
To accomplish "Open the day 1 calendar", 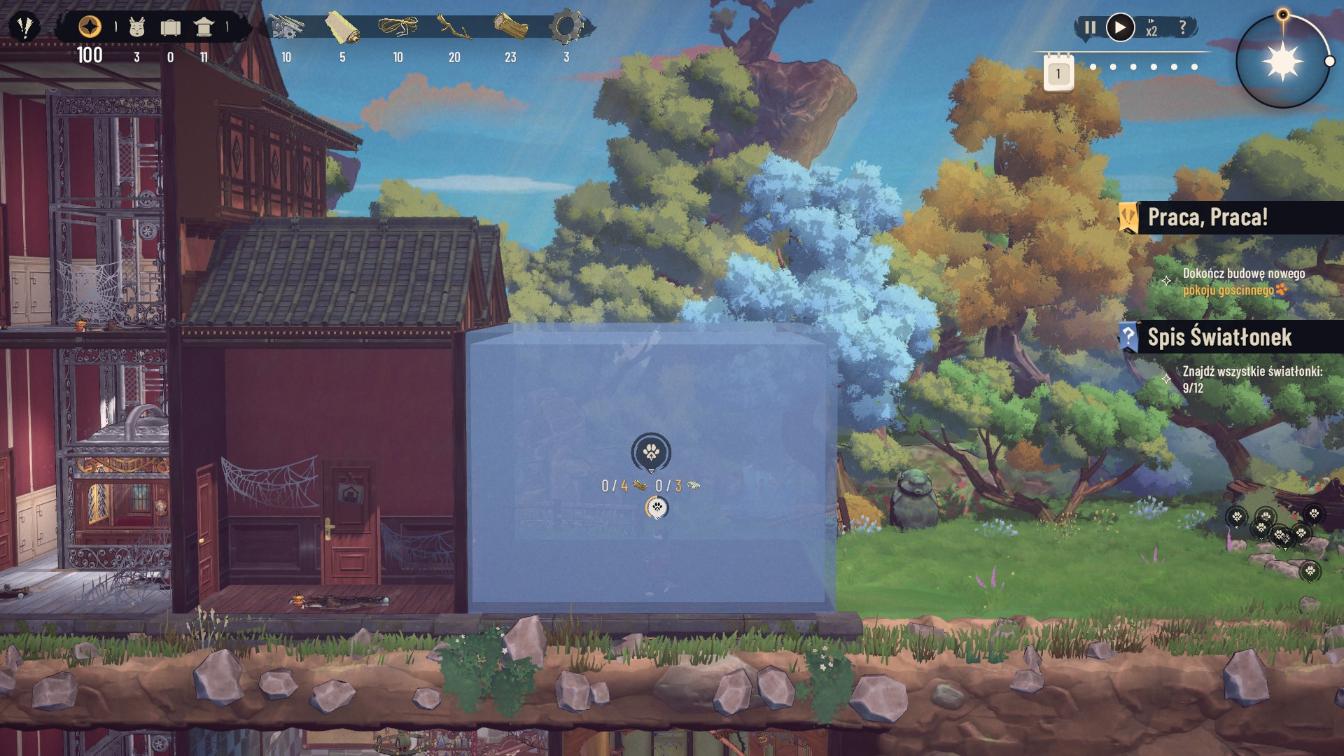I will click(1058, 74).
